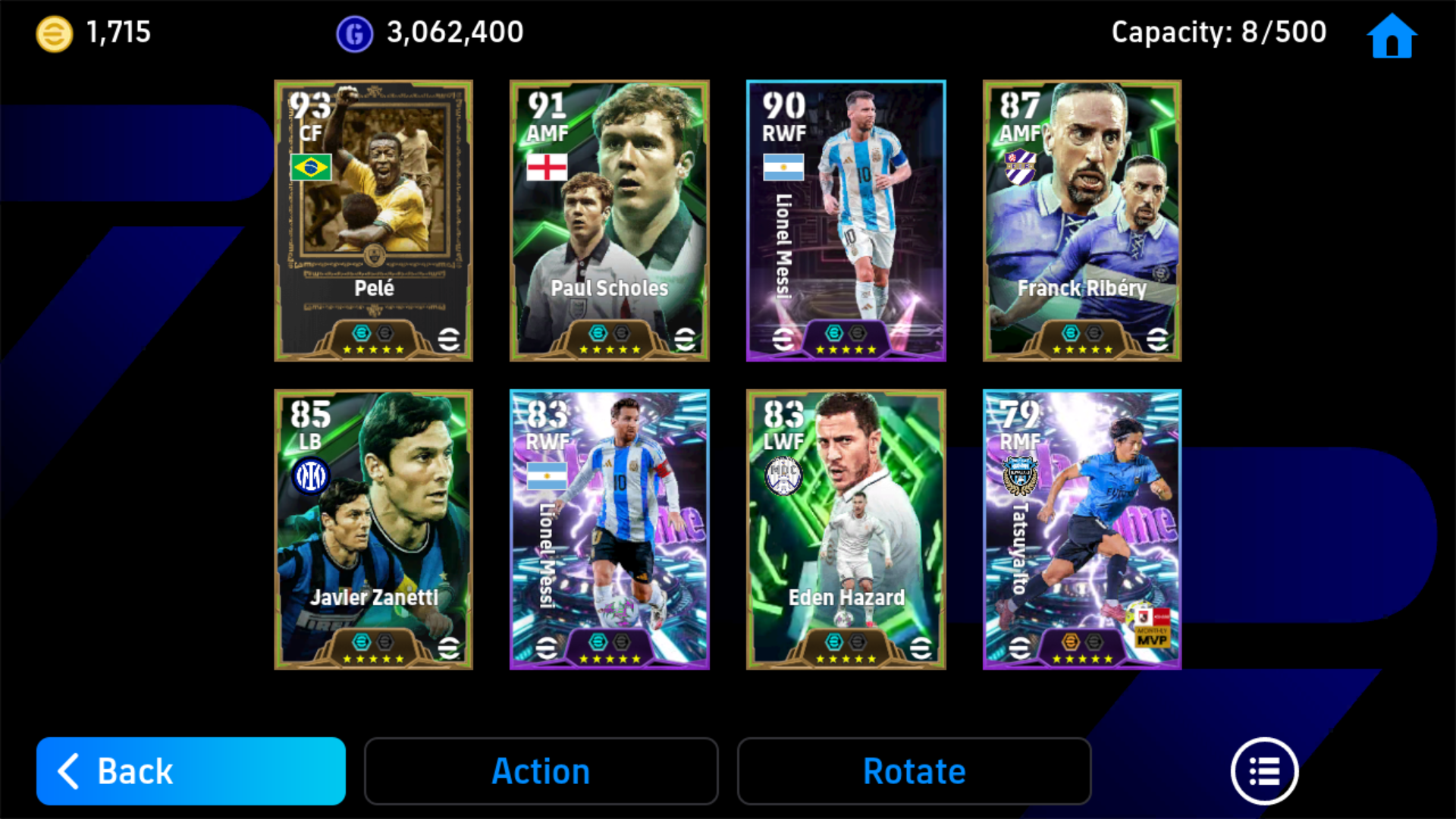Tap the Rotate button
Image resolution: width=1456 pixels, height=819 pixels.
914,770
